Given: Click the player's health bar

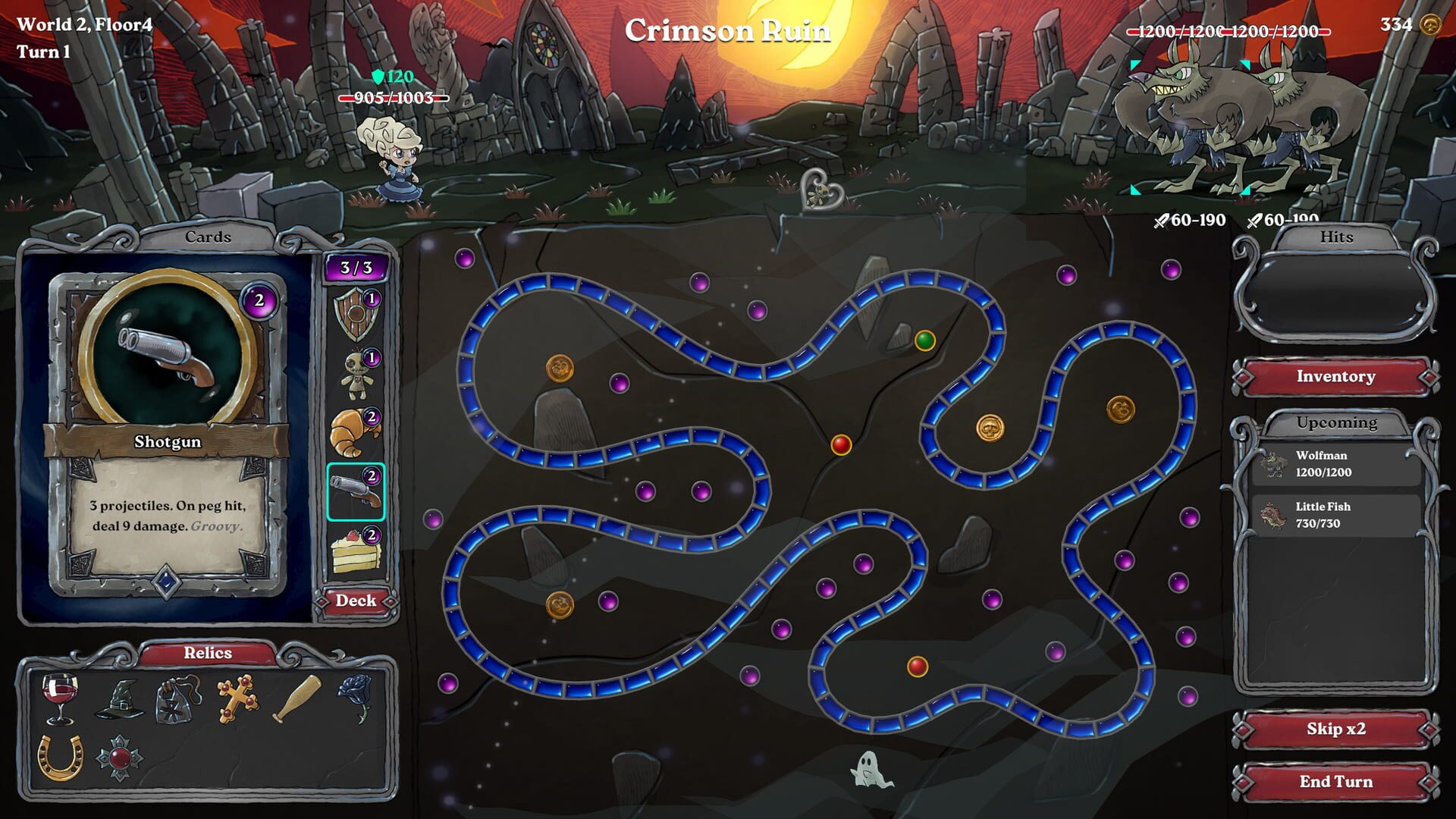Looking at the screenshot, I should click(394, 98).
